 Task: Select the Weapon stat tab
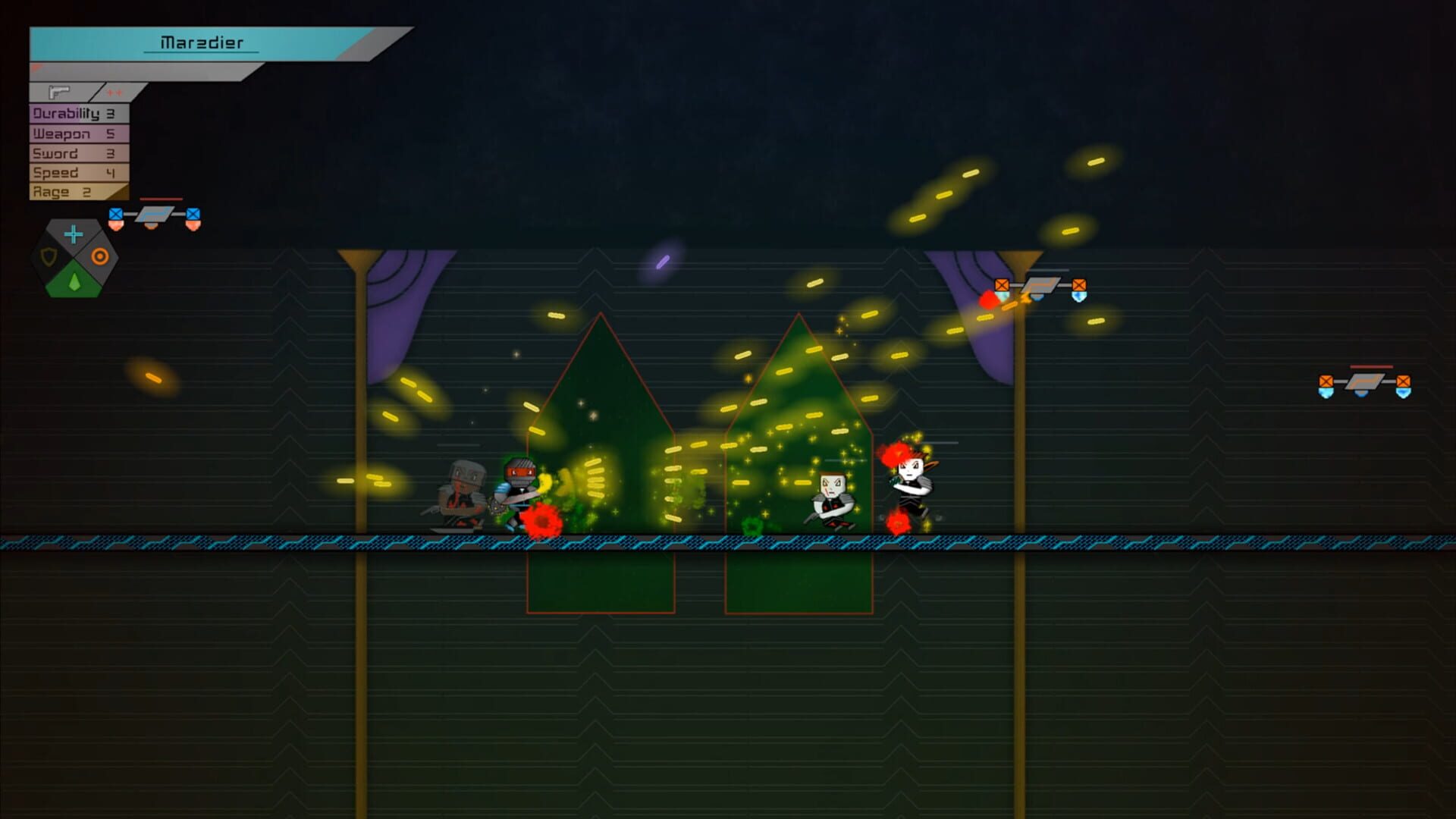click(72, 133)
